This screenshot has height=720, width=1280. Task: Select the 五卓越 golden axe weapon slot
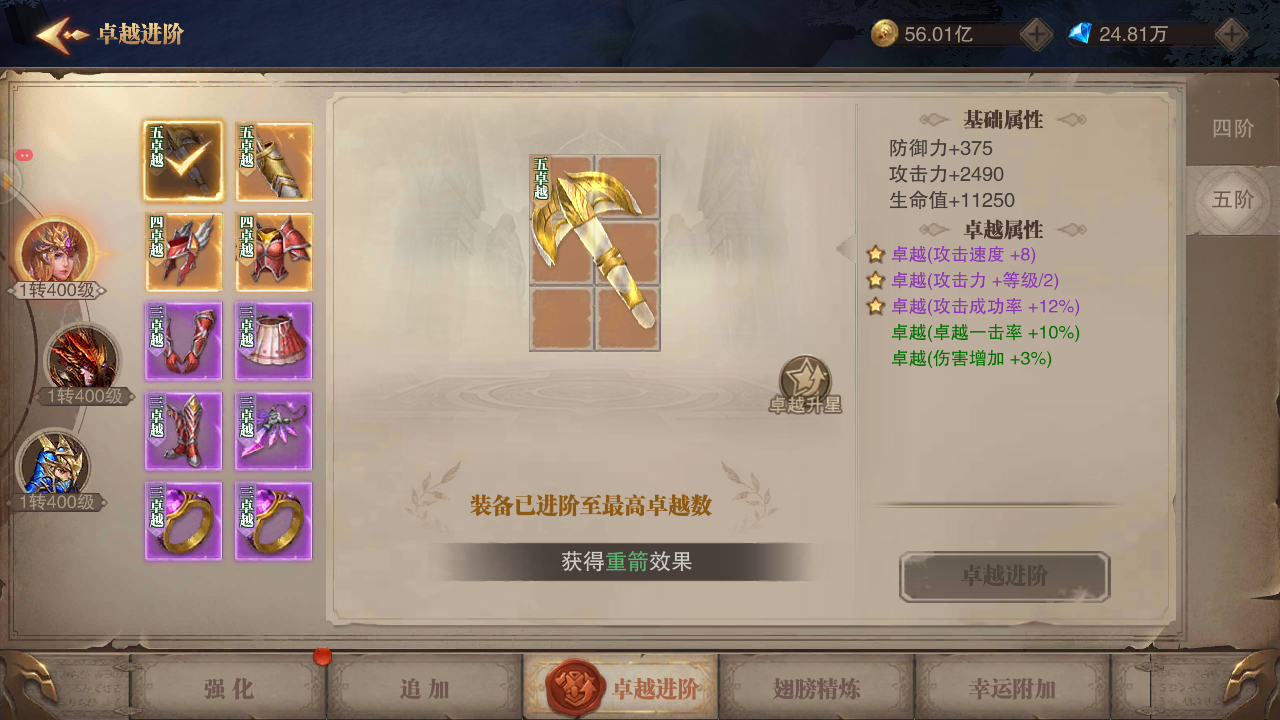tap(183, 161)
